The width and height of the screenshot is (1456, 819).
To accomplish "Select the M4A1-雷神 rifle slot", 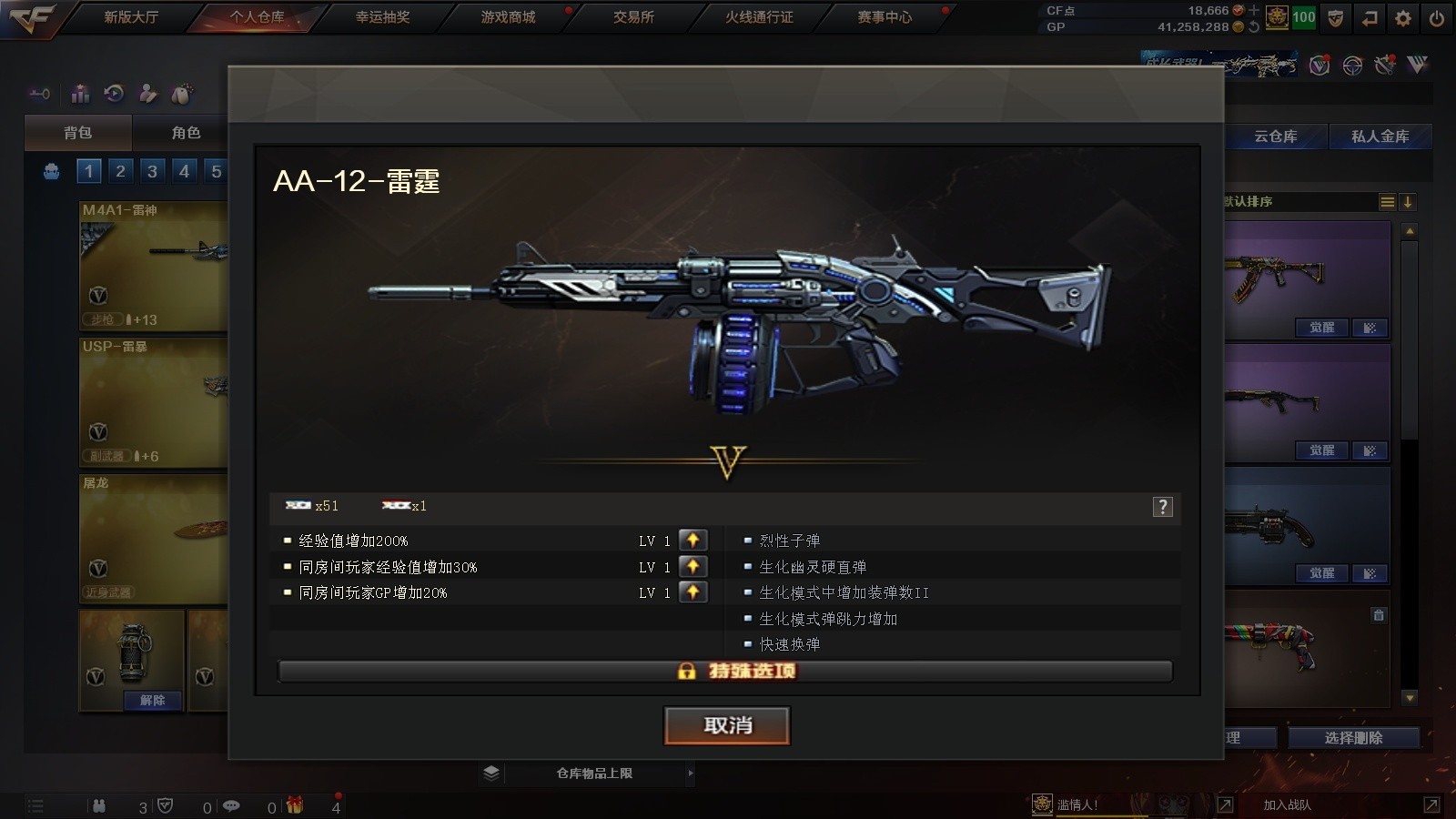I will tap(153, 266).
